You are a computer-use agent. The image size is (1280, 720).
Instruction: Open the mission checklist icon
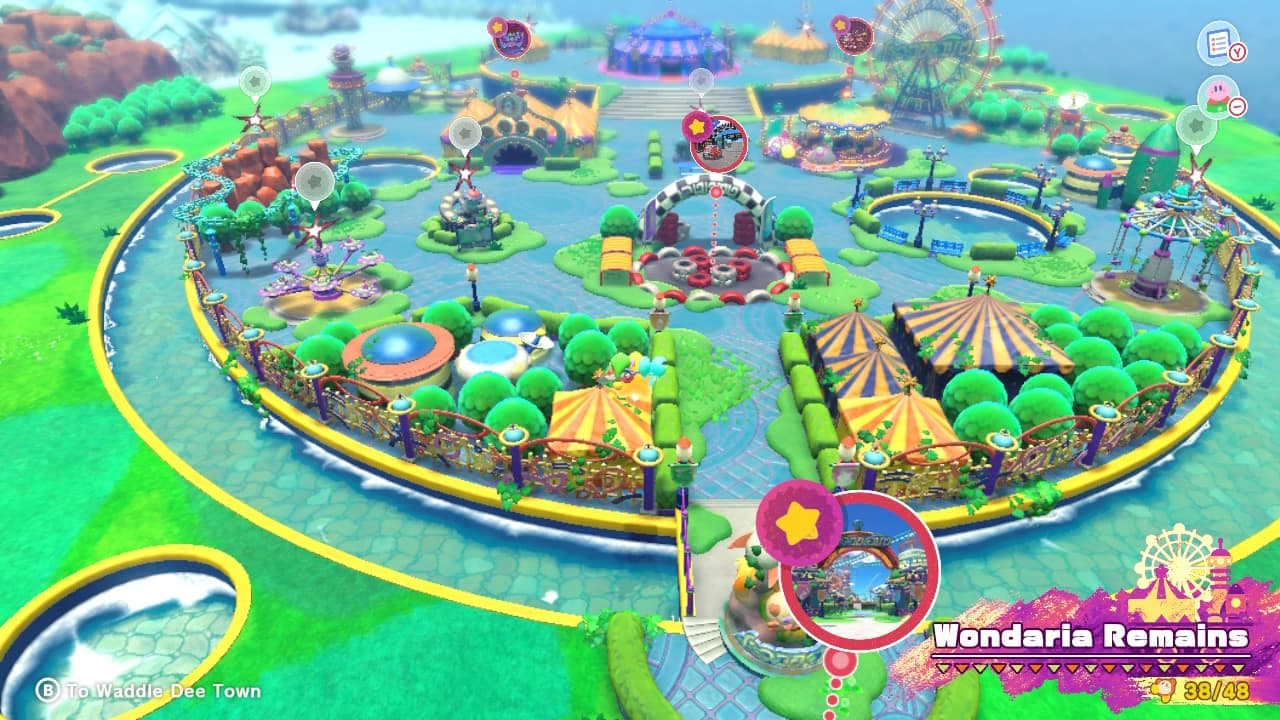coord(1218,44)
